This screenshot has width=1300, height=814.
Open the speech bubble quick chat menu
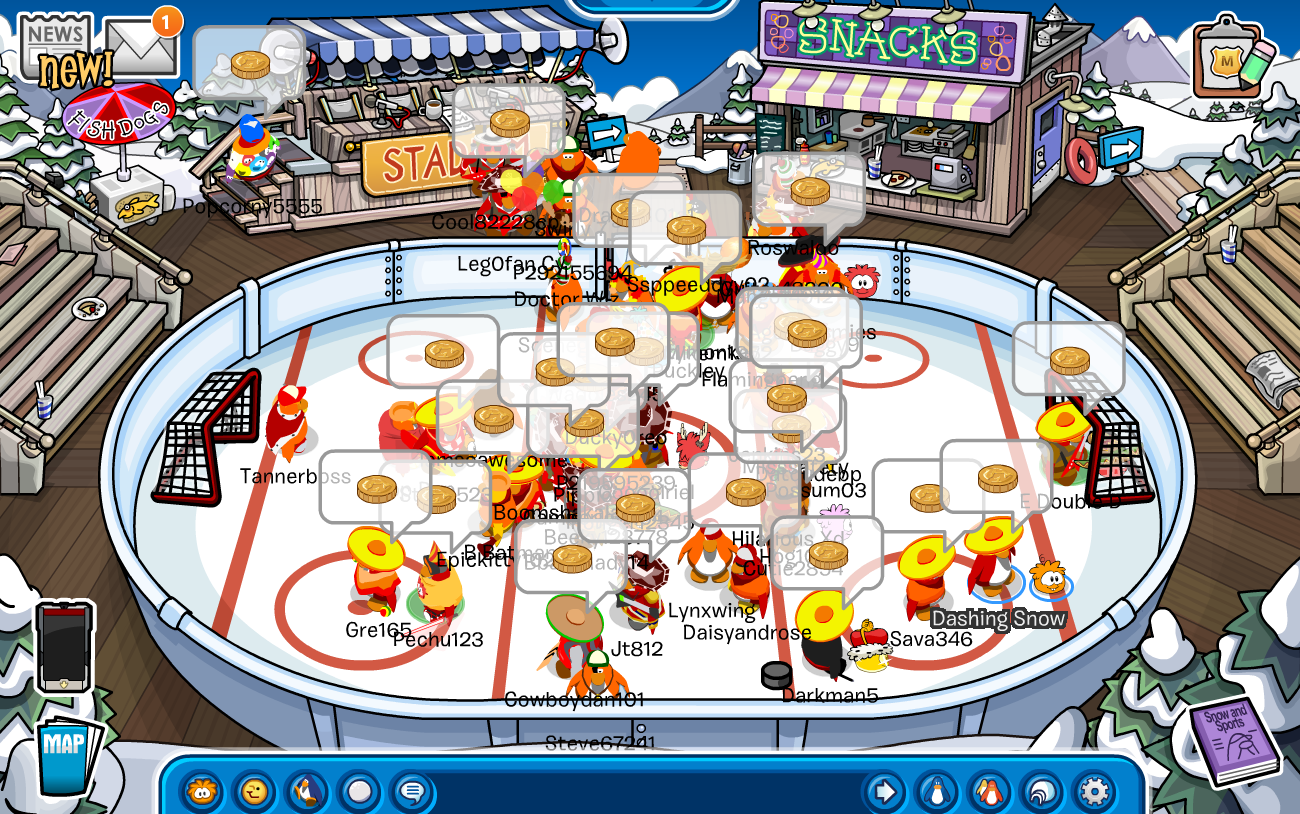pos(412,792)
